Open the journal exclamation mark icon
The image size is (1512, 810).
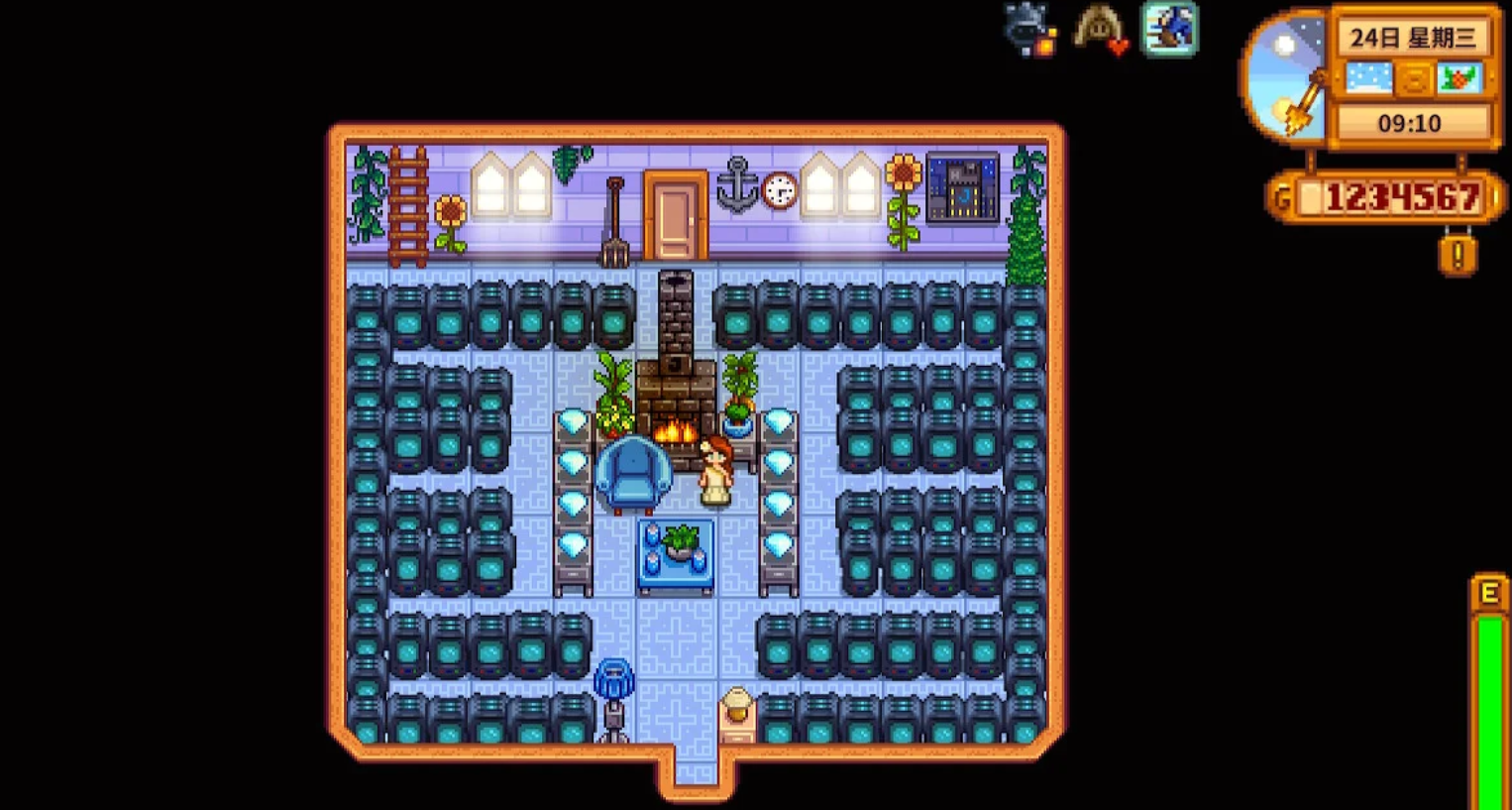(1457, 255)
